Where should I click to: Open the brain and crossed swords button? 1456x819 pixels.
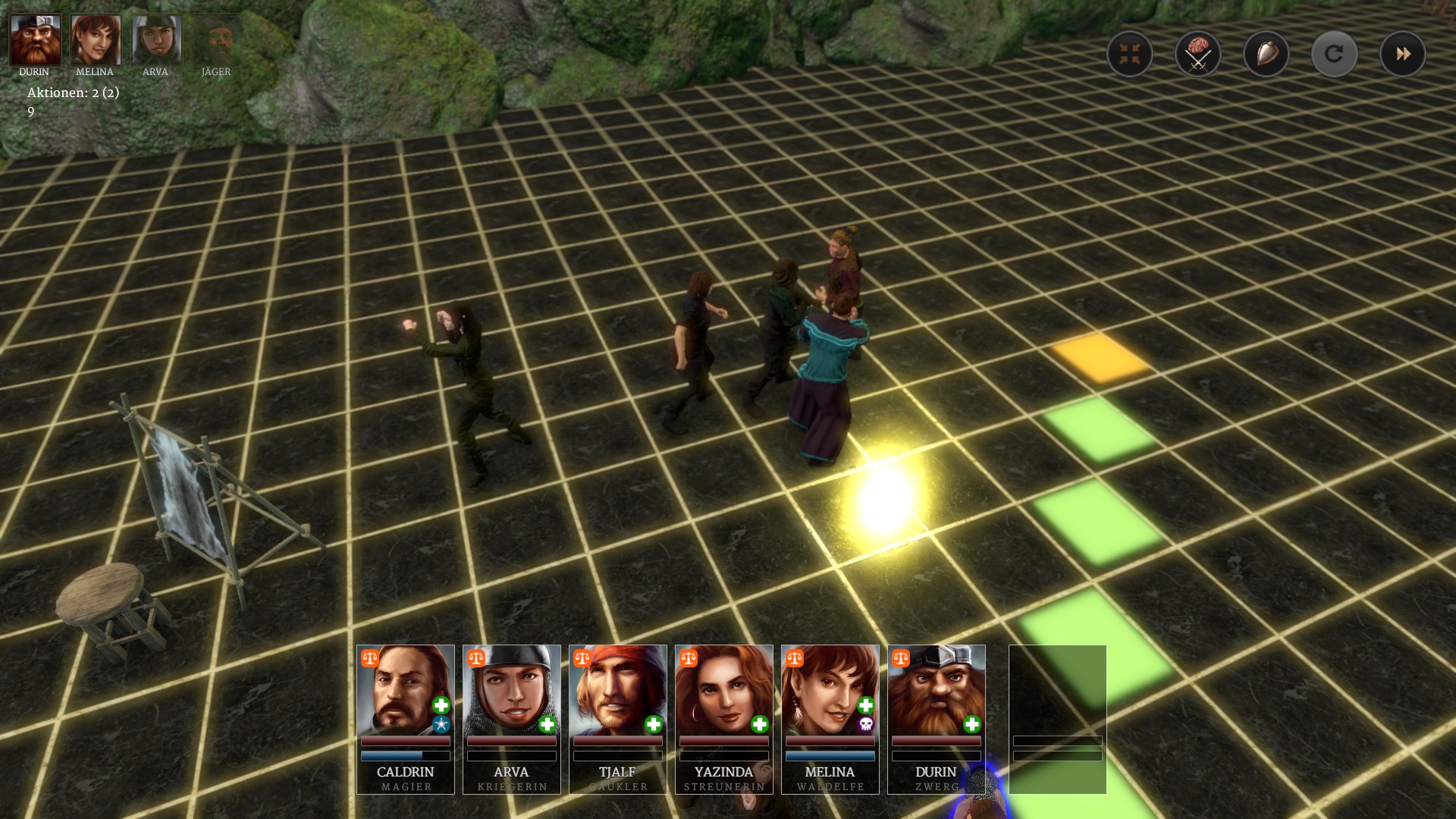point(1197,54)
